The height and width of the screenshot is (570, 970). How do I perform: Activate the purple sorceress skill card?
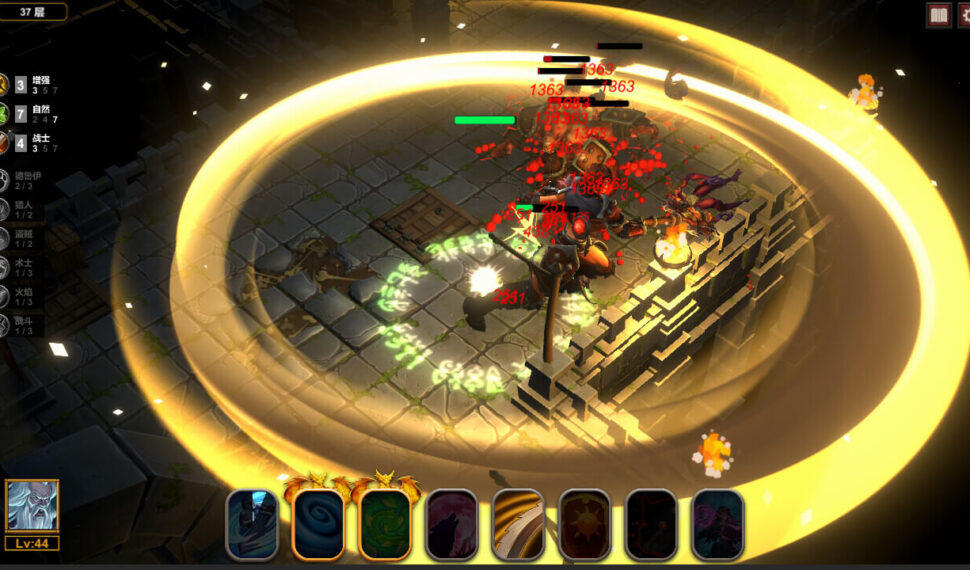point(718,523)
